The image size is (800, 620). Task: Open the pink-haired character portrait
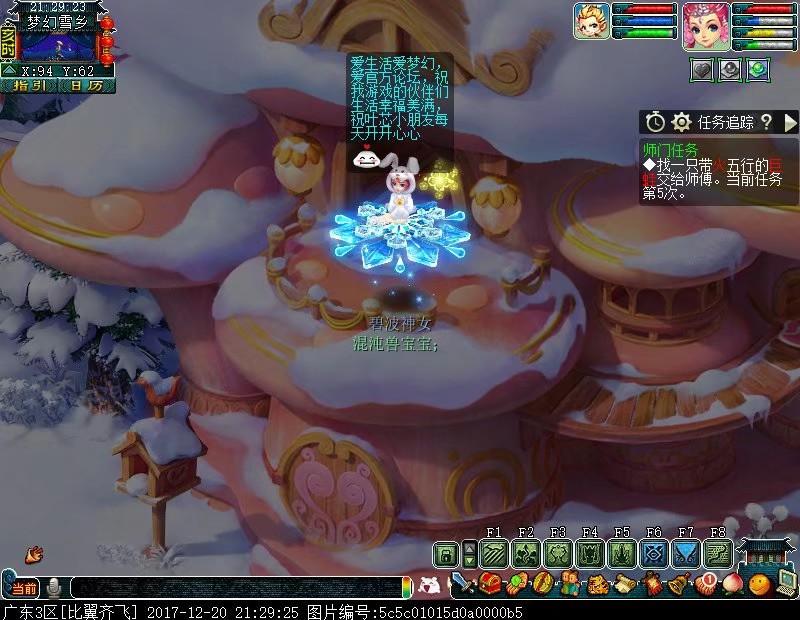[x=702, y=24]
